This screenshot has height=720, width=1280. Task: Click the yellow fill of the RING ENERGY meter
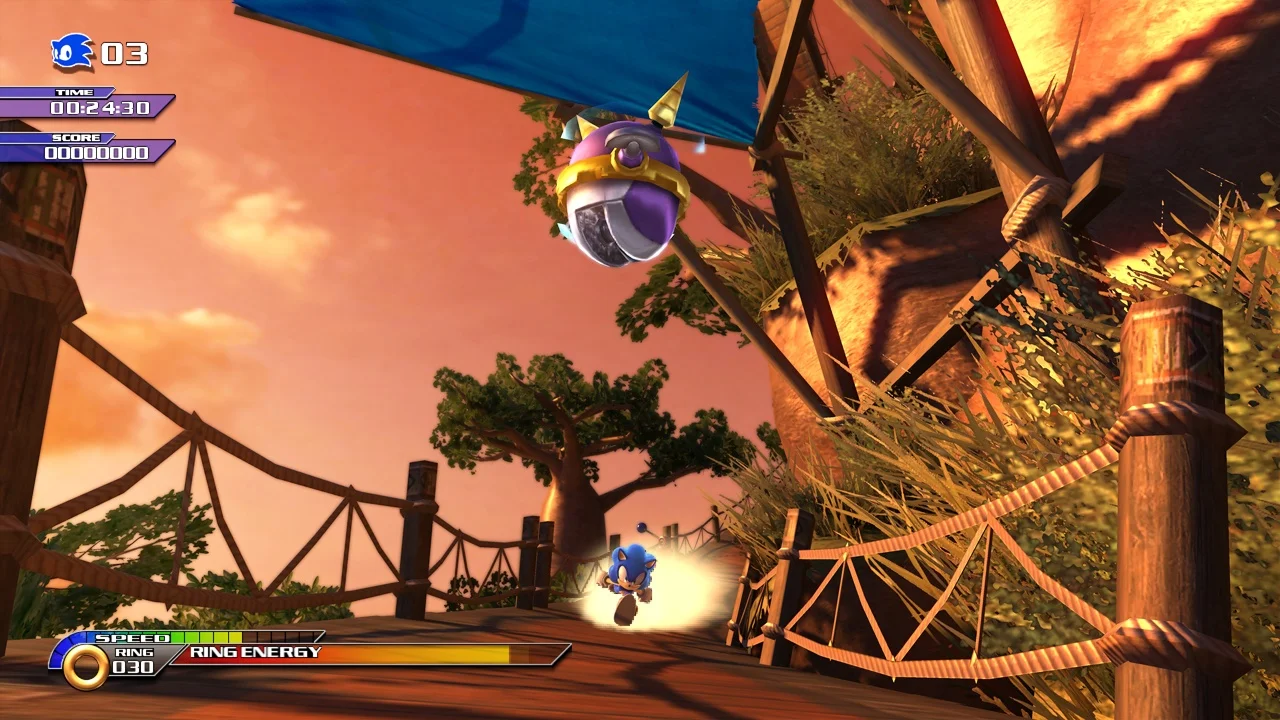(450, 659)
